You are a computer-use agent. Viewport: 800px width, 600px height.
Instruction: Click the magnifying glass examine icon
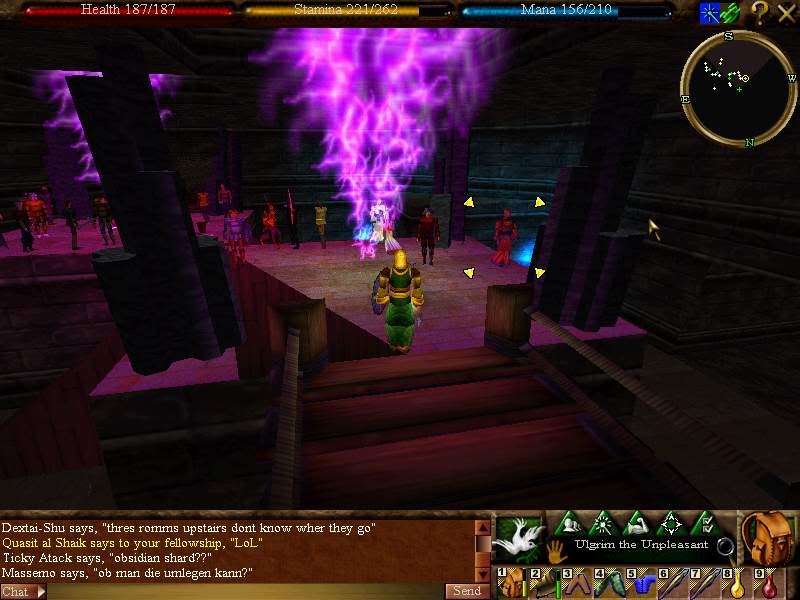pos(725,546)
